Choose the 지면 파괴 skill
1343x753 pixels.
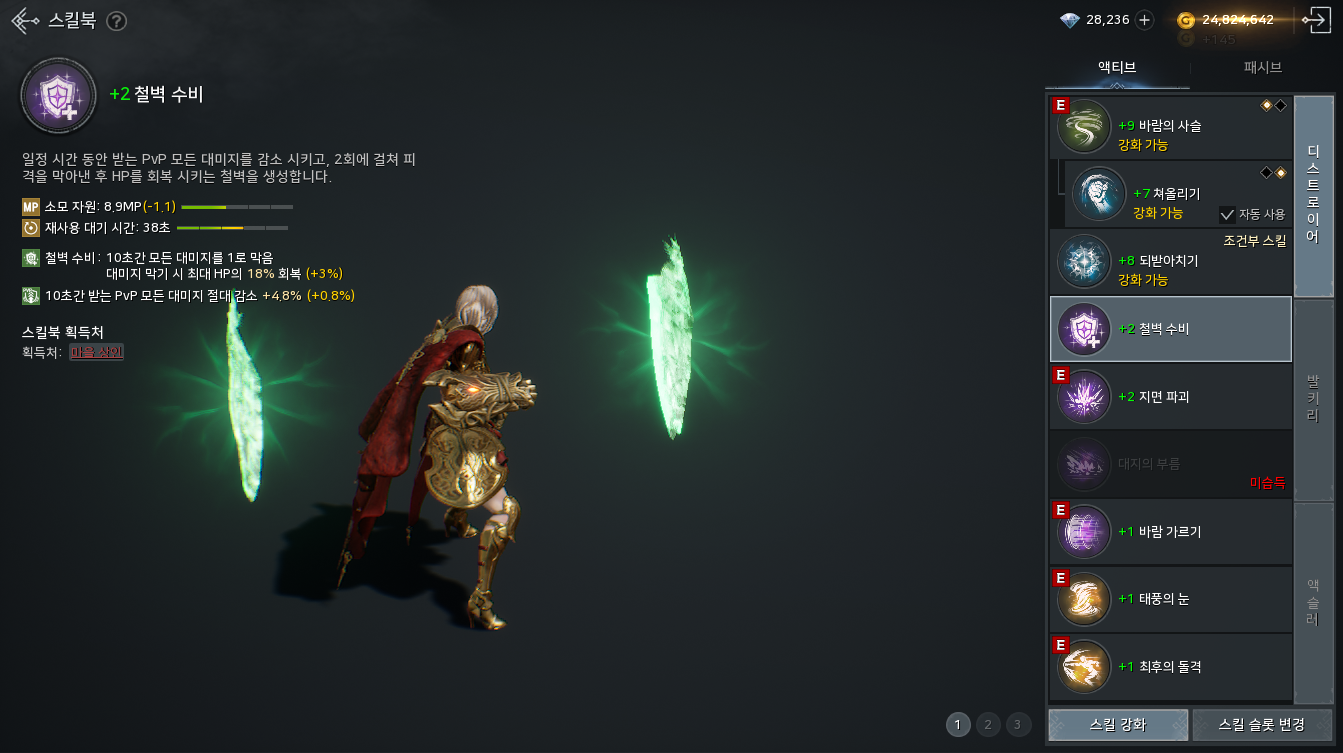tap(1170, 397)
